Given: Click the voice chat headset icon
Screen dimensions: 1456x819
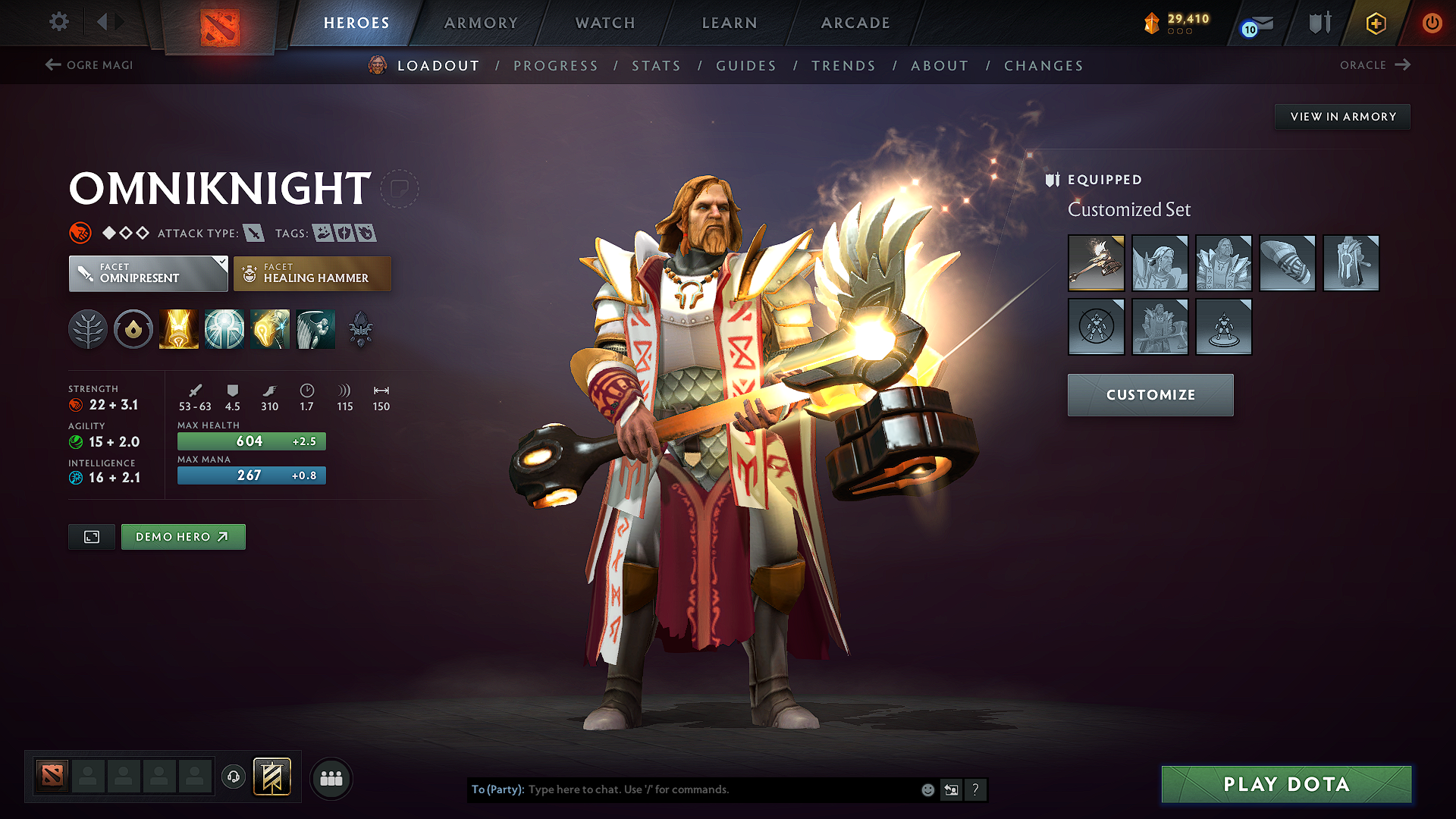Looking at the screenshot, I should click(x=233, y=777).
